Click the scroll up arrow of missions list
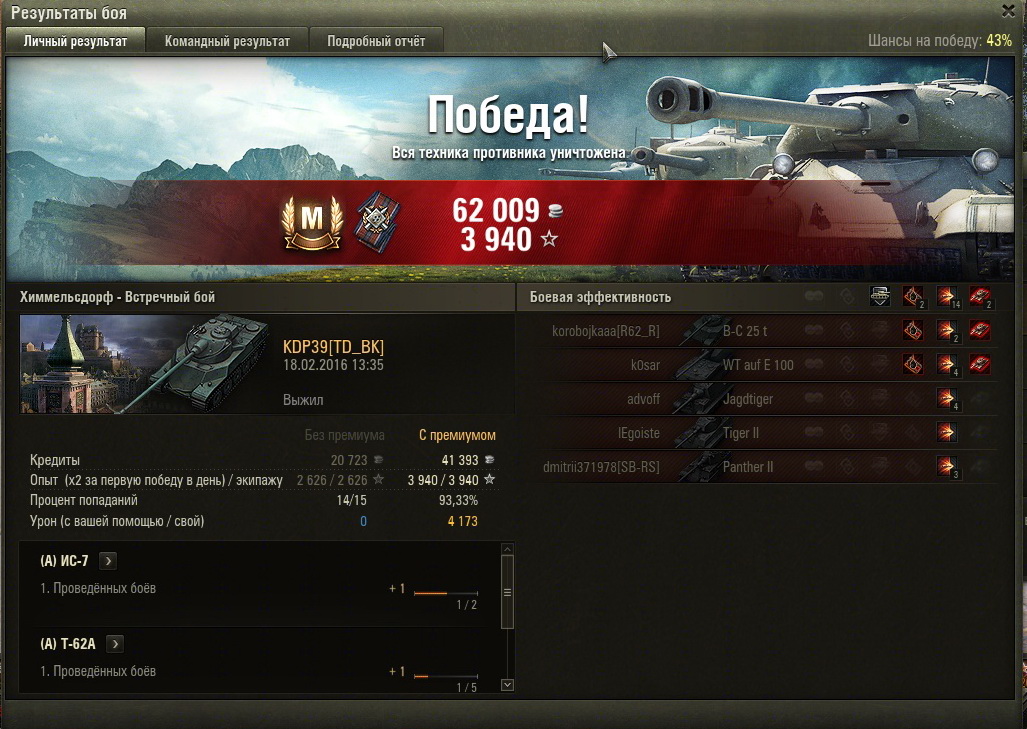1027x729 pixels. 507,550
